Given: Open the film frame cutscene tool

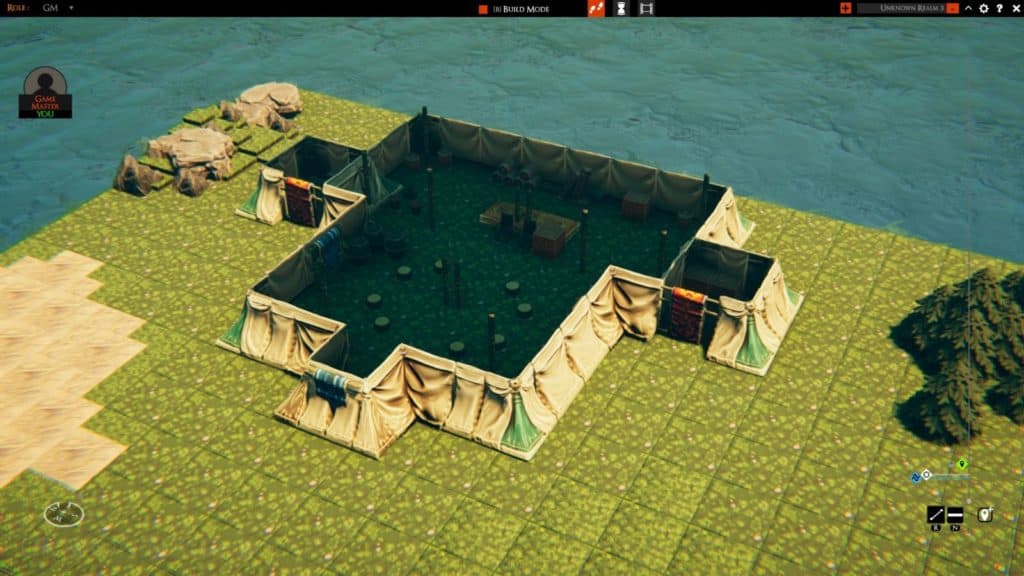Looking at the screenshot, I should [646, 9].
